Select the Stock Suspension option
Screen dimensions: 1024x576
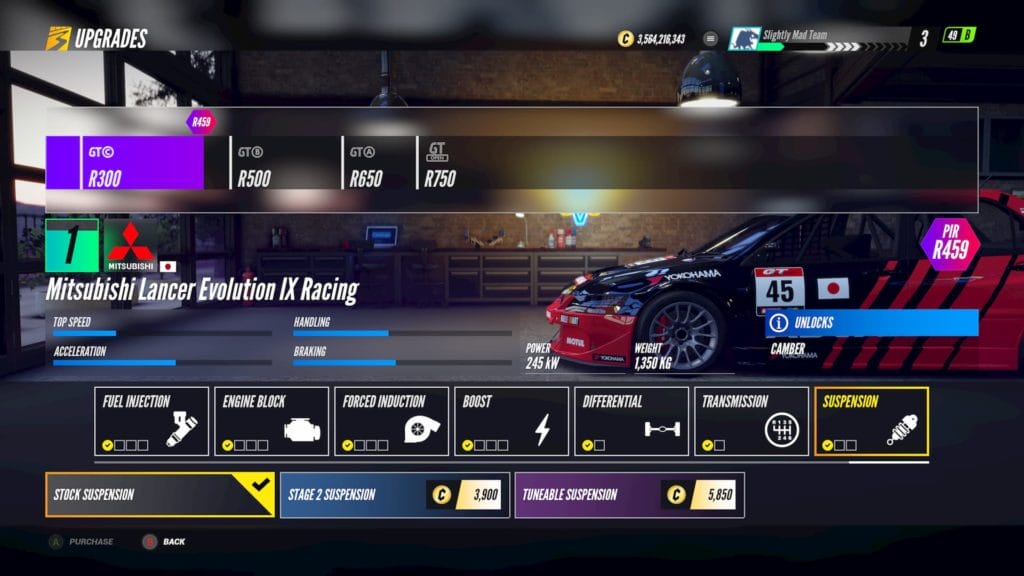pos(159,494)
